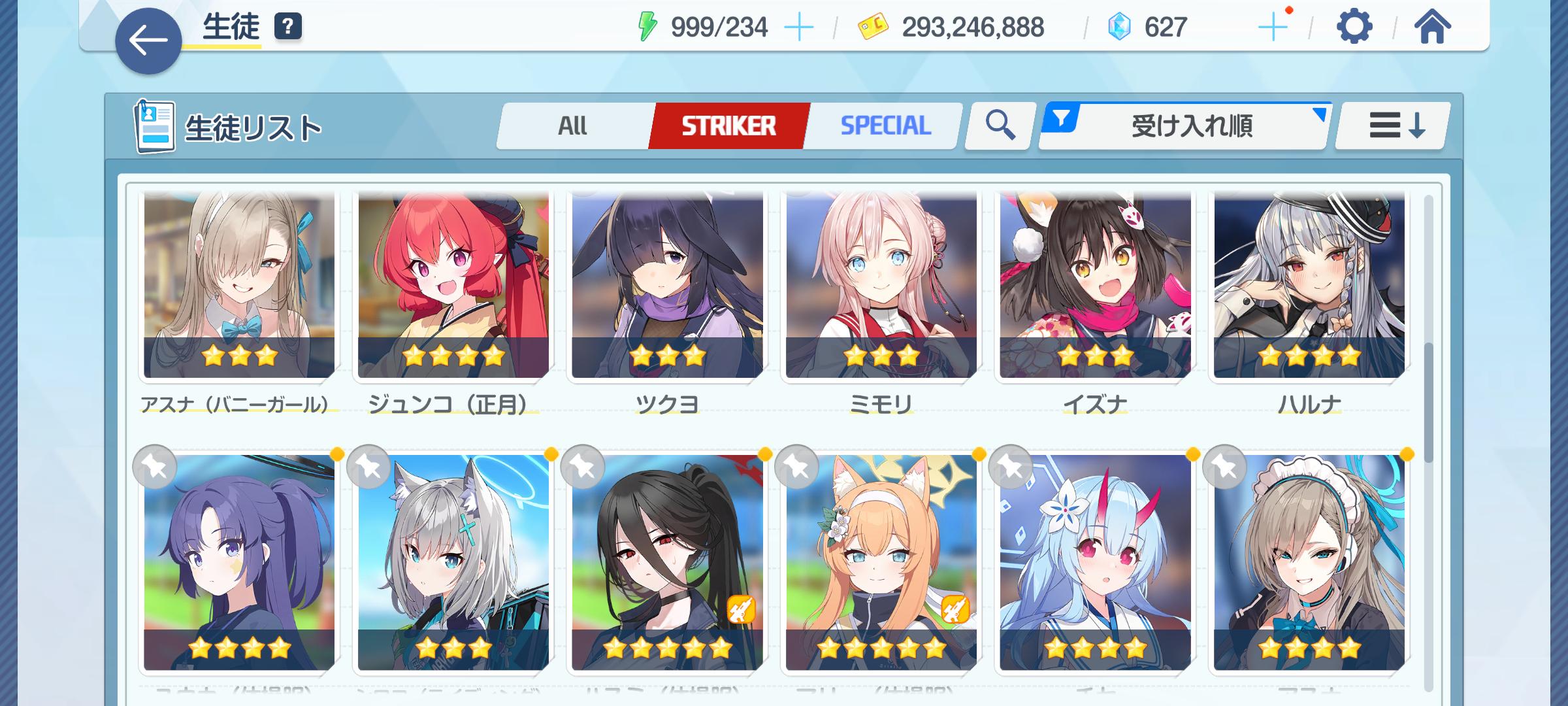Open the 受け入れ順 sort dropdown
The image size is (1568, 706).
(x=1186, y=126)
